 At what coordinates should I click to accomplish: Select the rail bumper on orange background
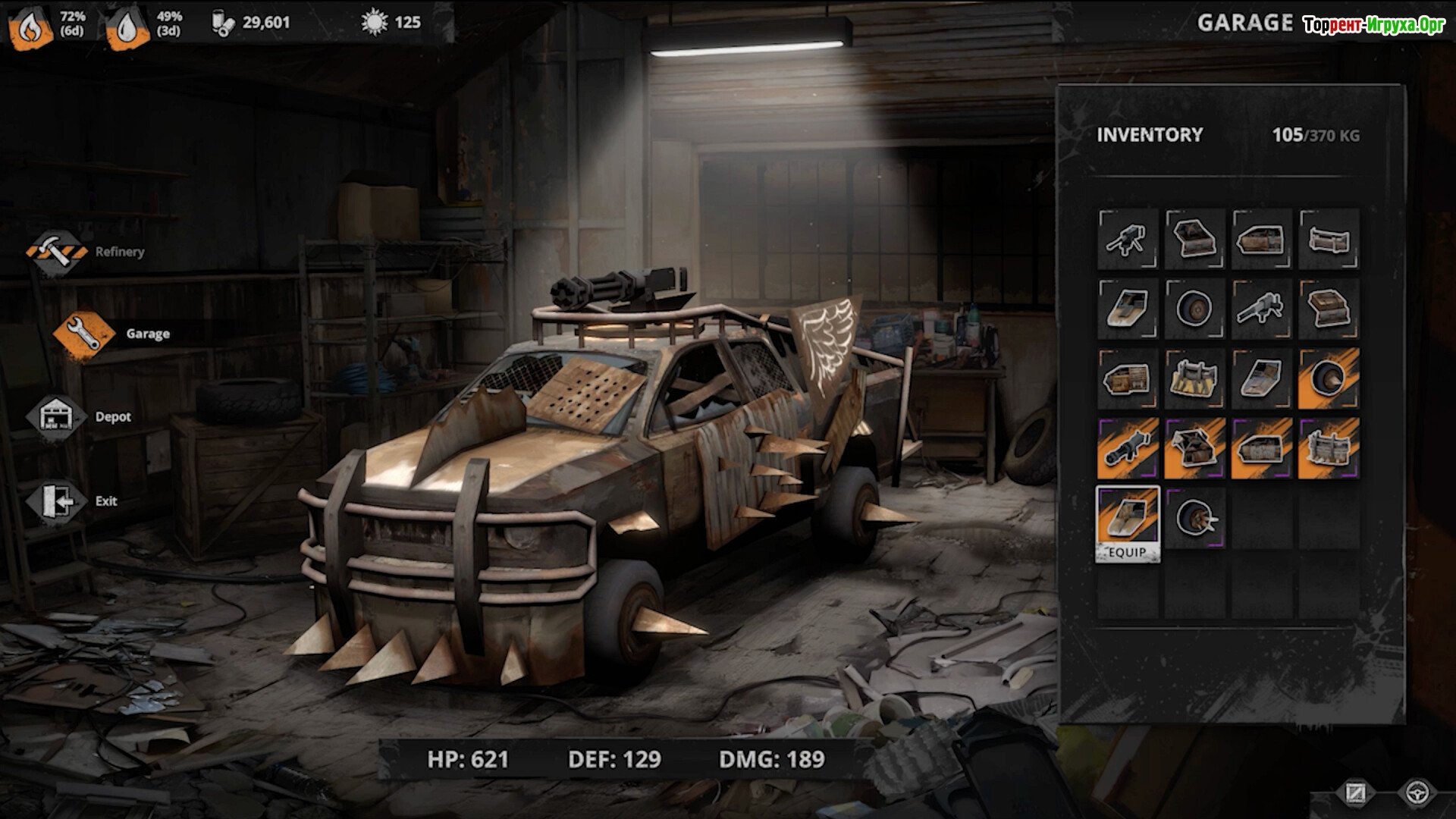[x=1328, y=448]
